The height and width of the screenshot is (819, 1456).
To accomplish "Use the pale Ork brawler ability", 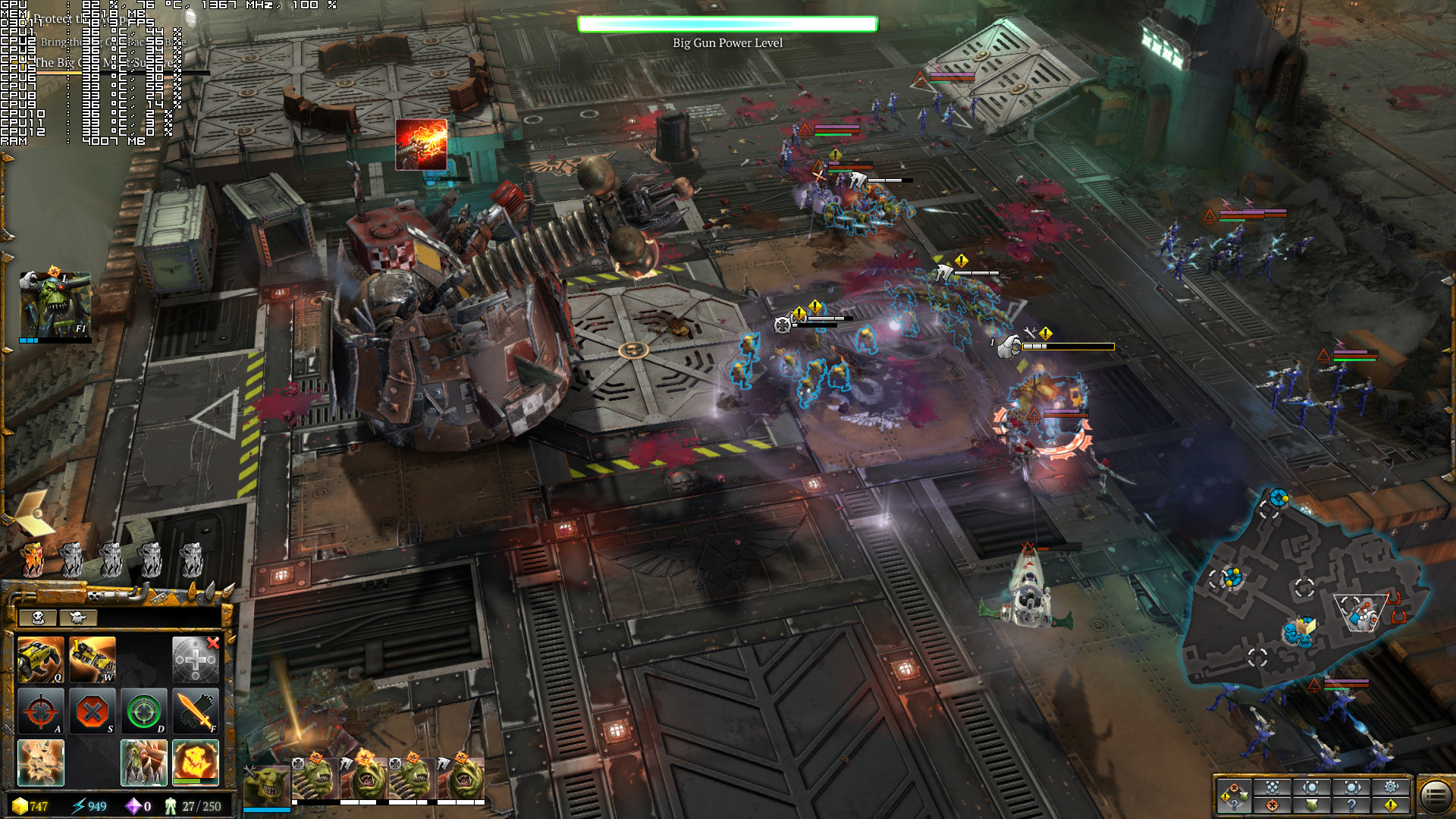I will 40,762.
